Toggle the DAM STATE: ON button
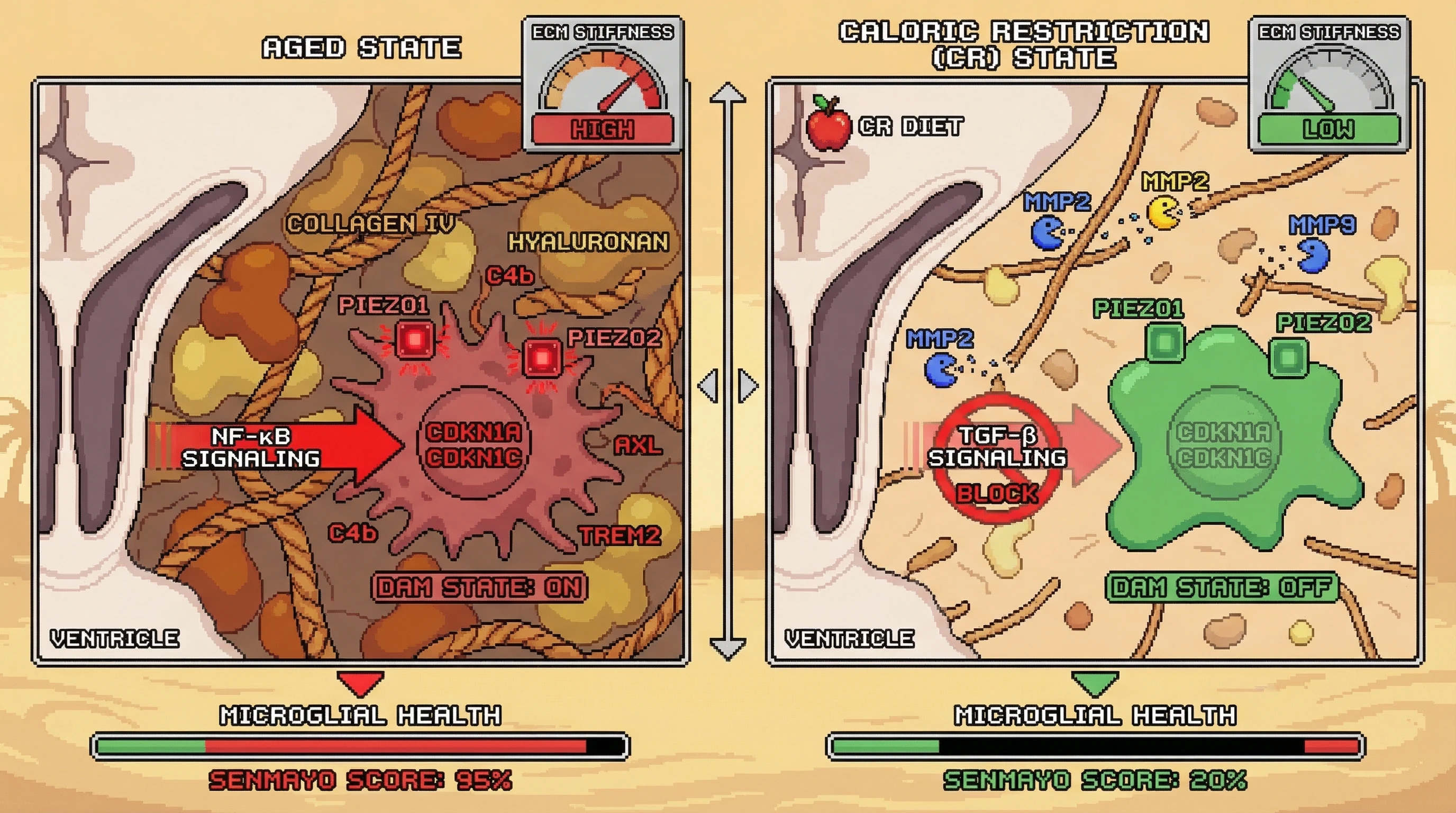Image resolution: width=1456 pixels, height=813 pixels. tap(479, 588)
